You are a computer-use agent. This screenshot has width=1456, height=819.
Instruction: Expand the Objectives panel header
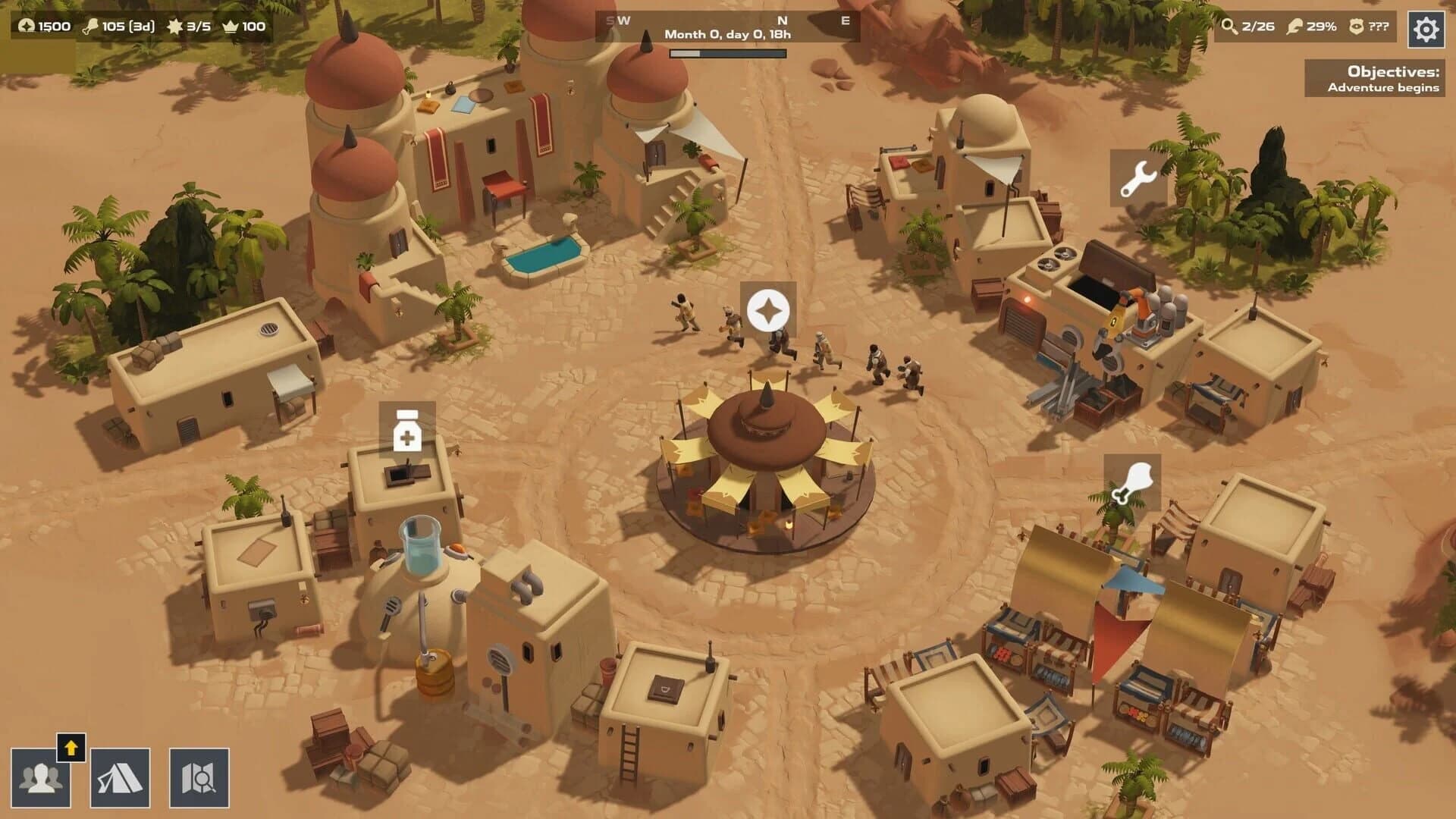[x=1392, y=73]
